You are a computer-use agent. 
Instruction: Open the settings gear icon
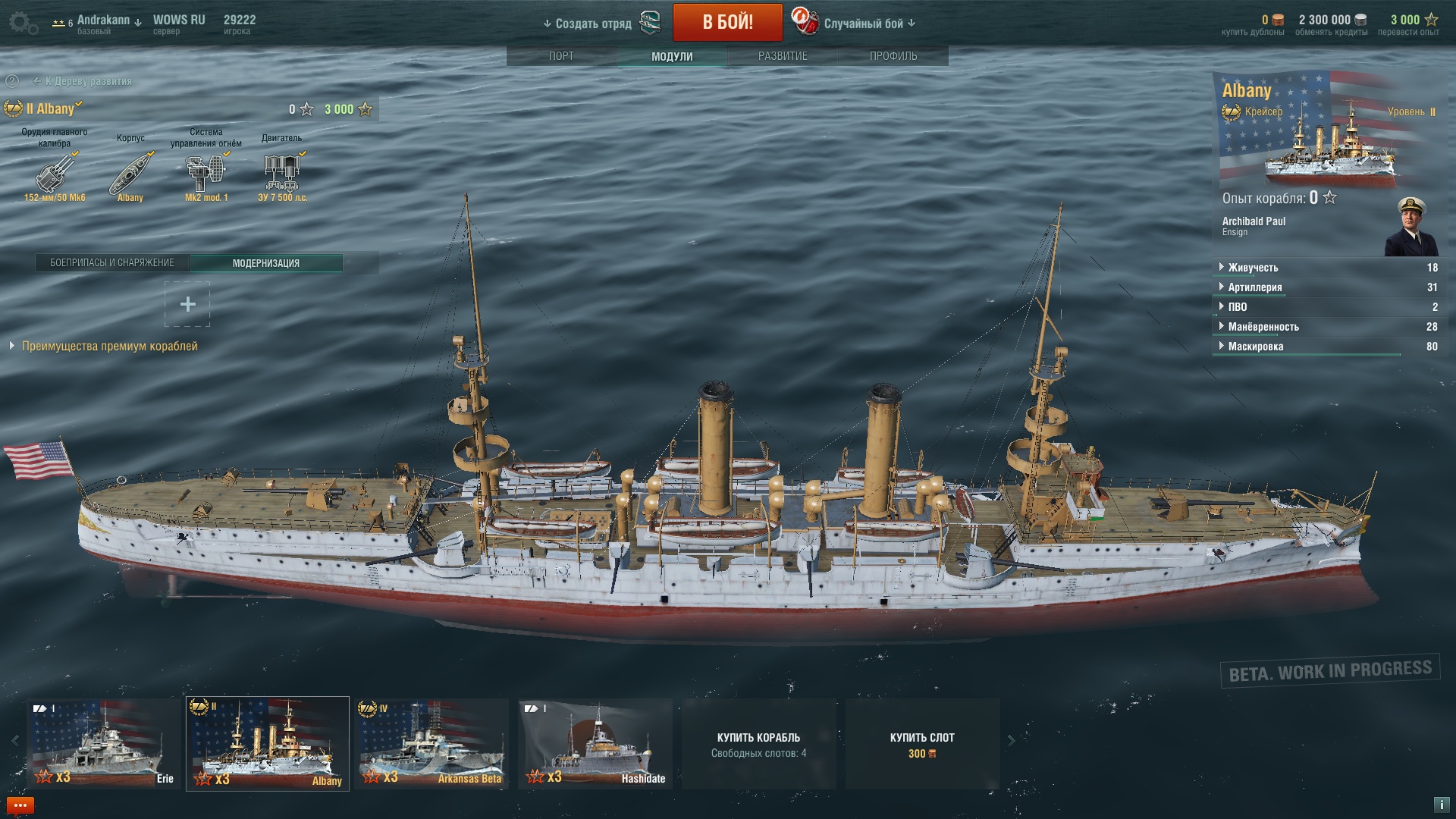(x=21, y=23)
